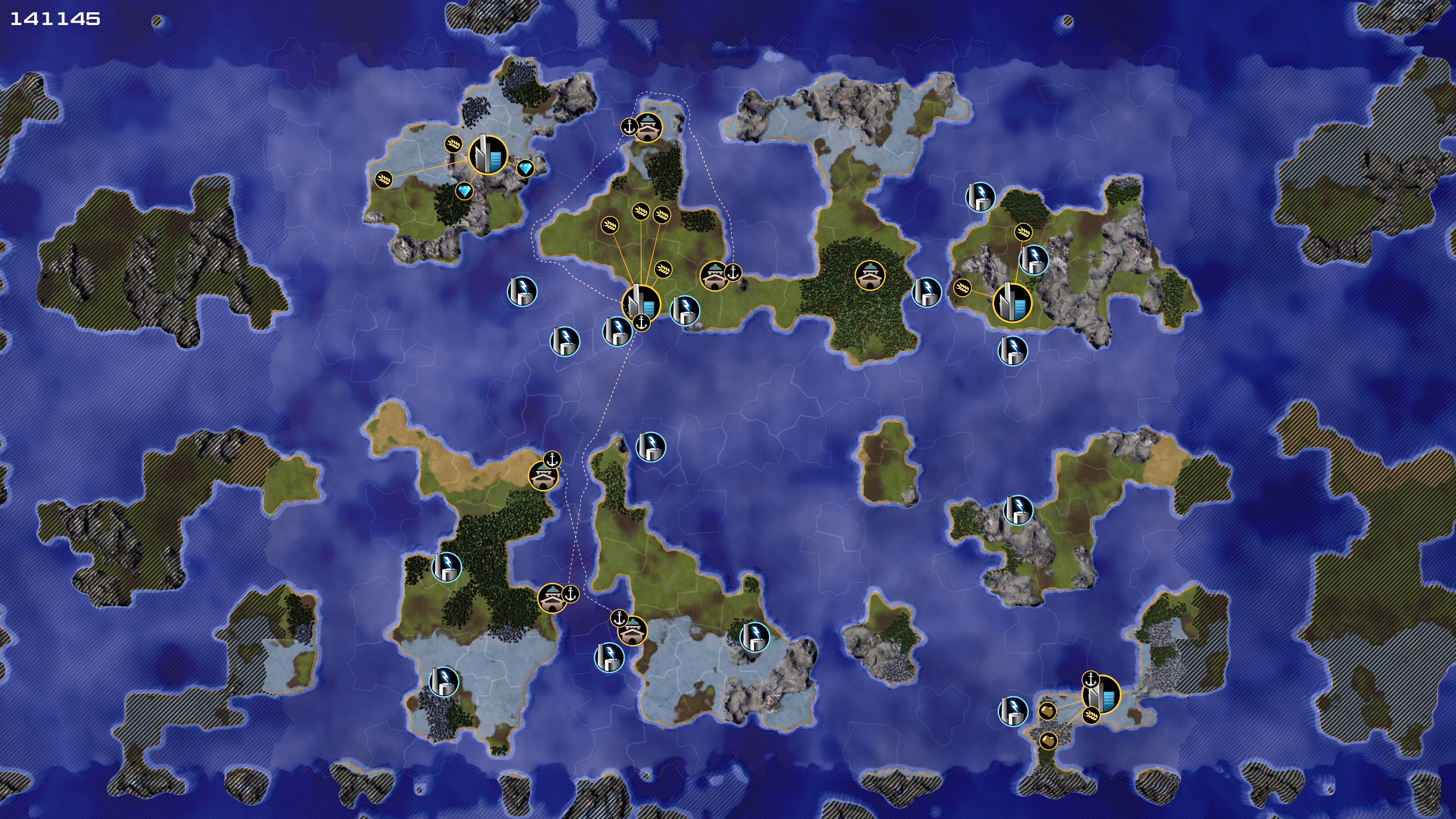Select the city marker linked to gold nuggets
This screenshot has height=819, width=1456.
(x=1101, y=695)
